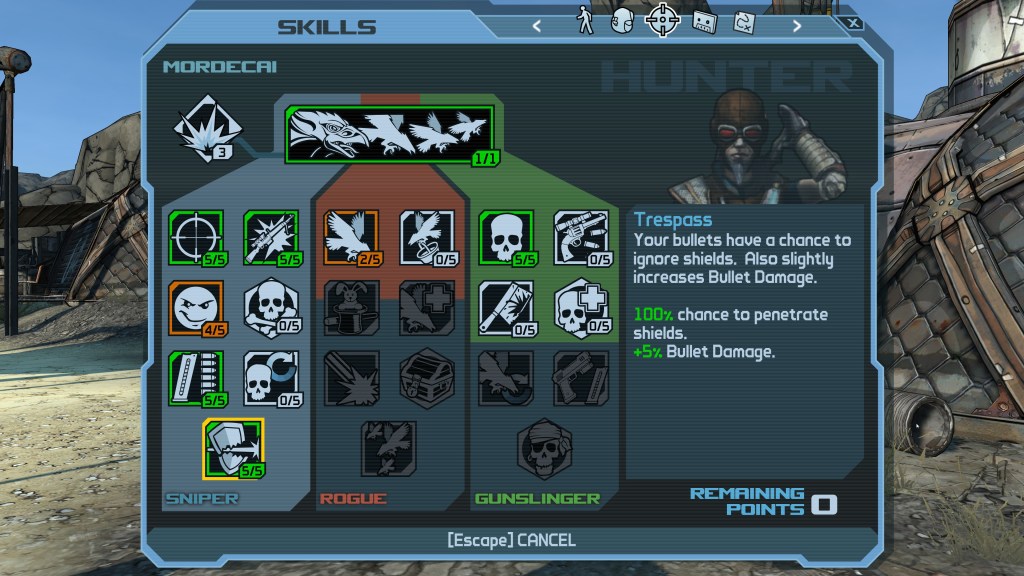Select the treasure chest Rogue skill

click(426, 377)
